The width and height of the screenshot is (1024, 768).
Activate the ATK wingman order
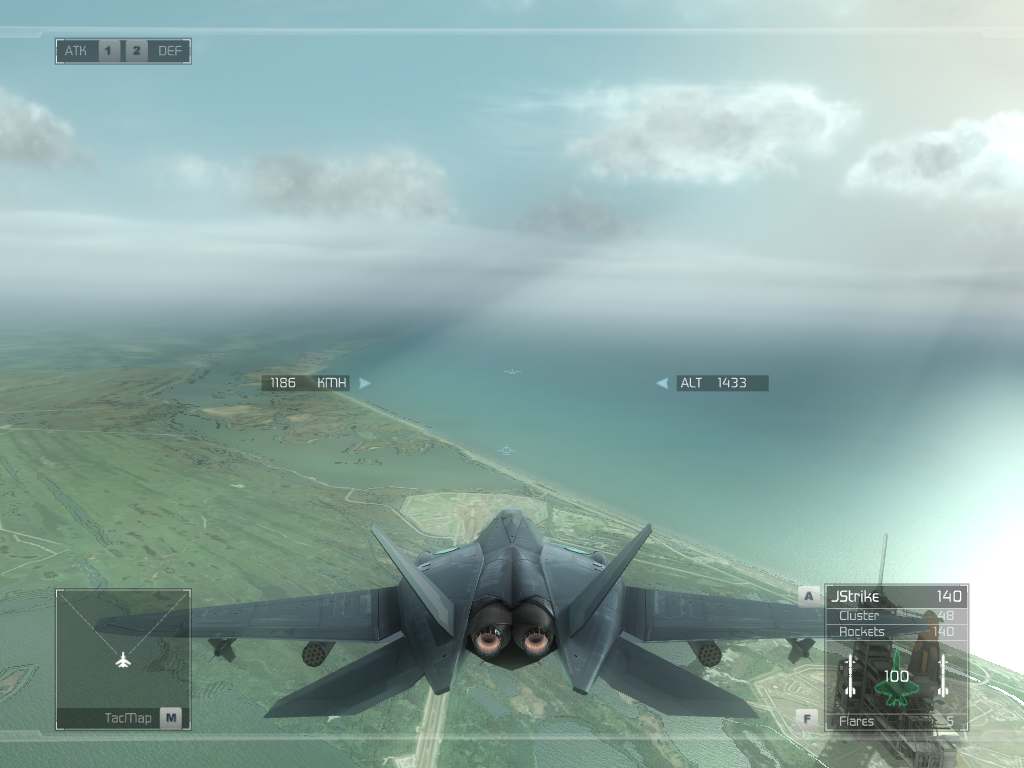pos(76,51)
